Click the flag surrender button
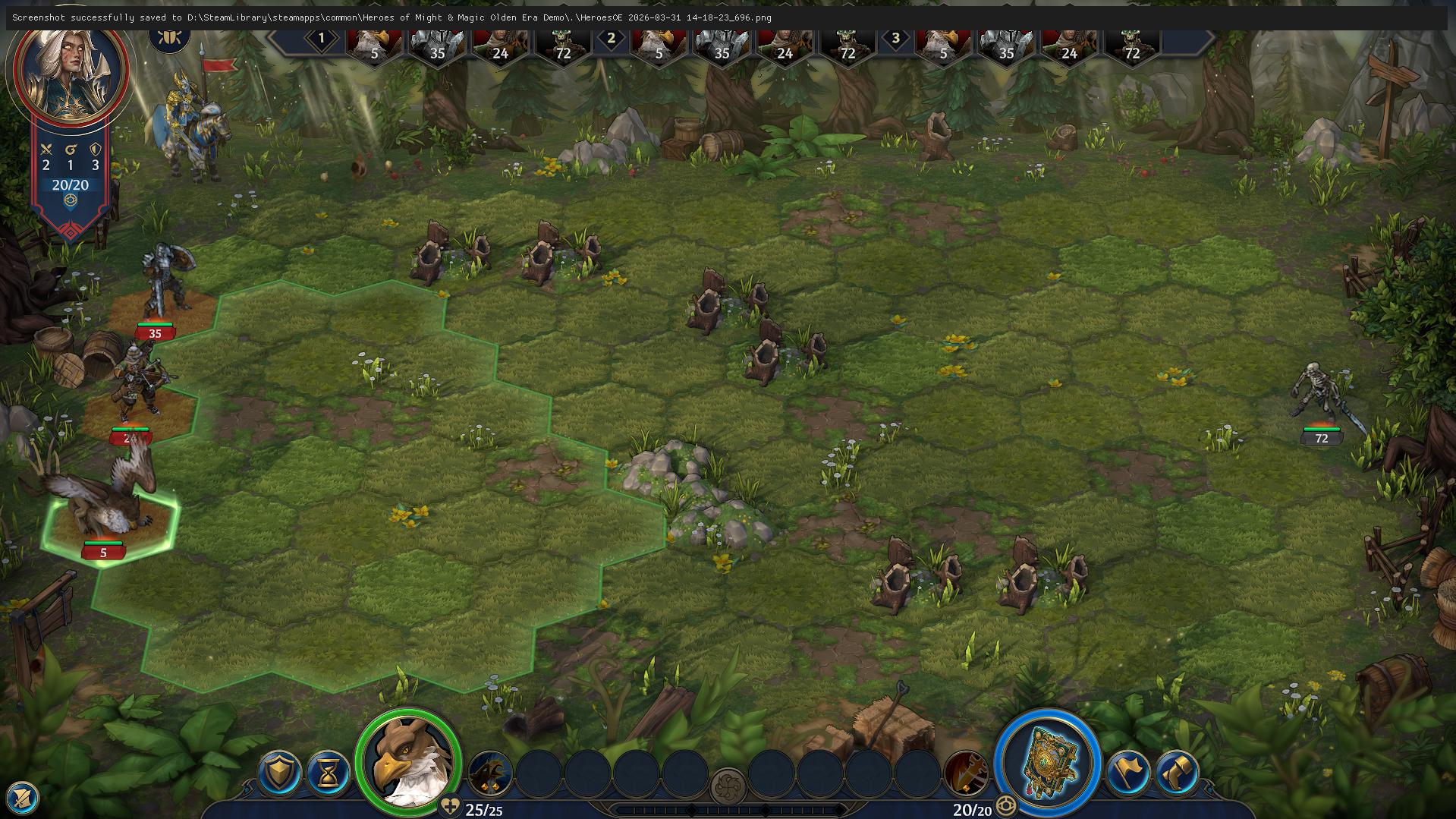 pyautogui.click(x=1127, y=773)
